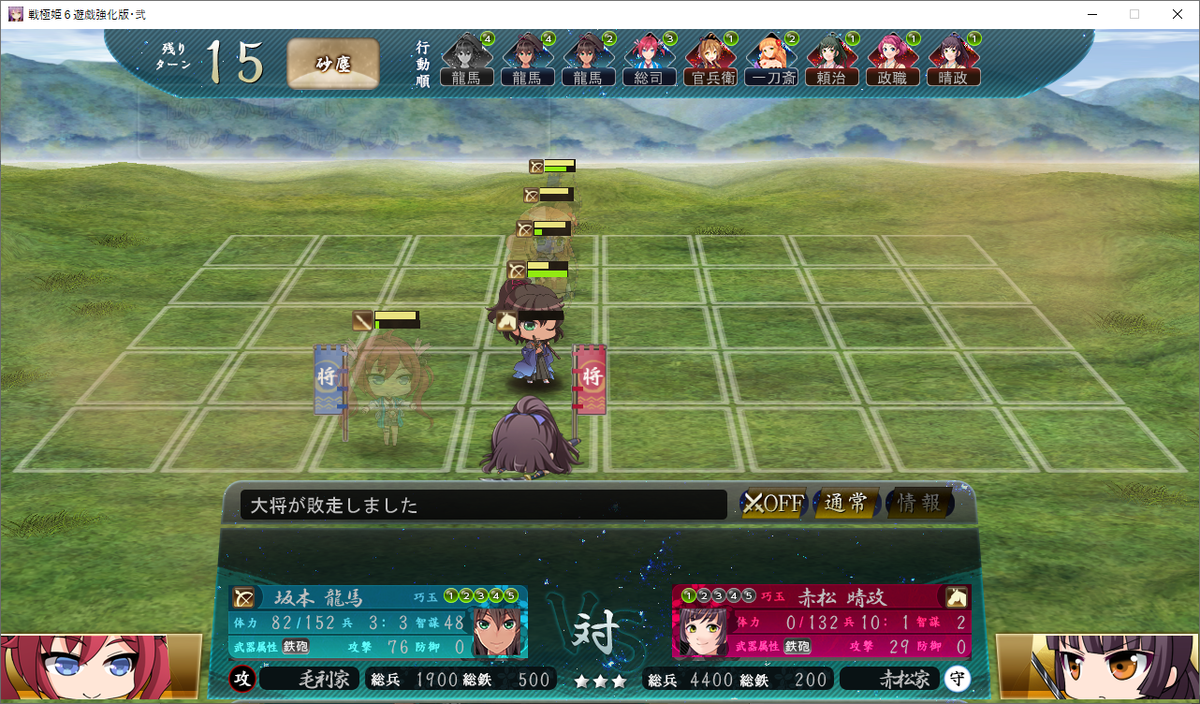The height and width of the screenshot is (704, 1200).
Task: Click the 通常 speed button
Action: 846,503
